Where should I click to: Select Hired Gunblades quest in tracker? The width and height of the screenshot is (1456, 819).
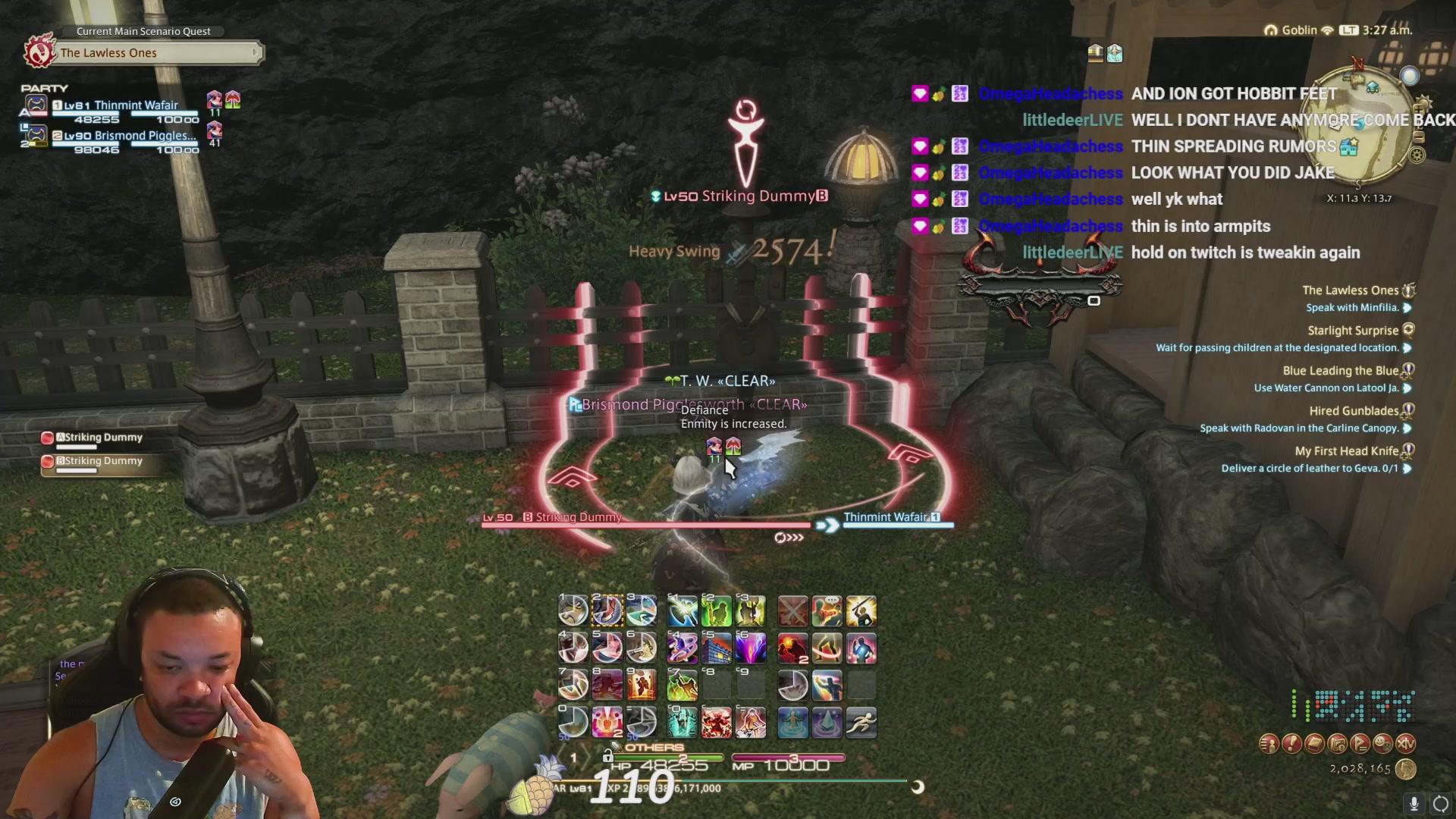1353,411
